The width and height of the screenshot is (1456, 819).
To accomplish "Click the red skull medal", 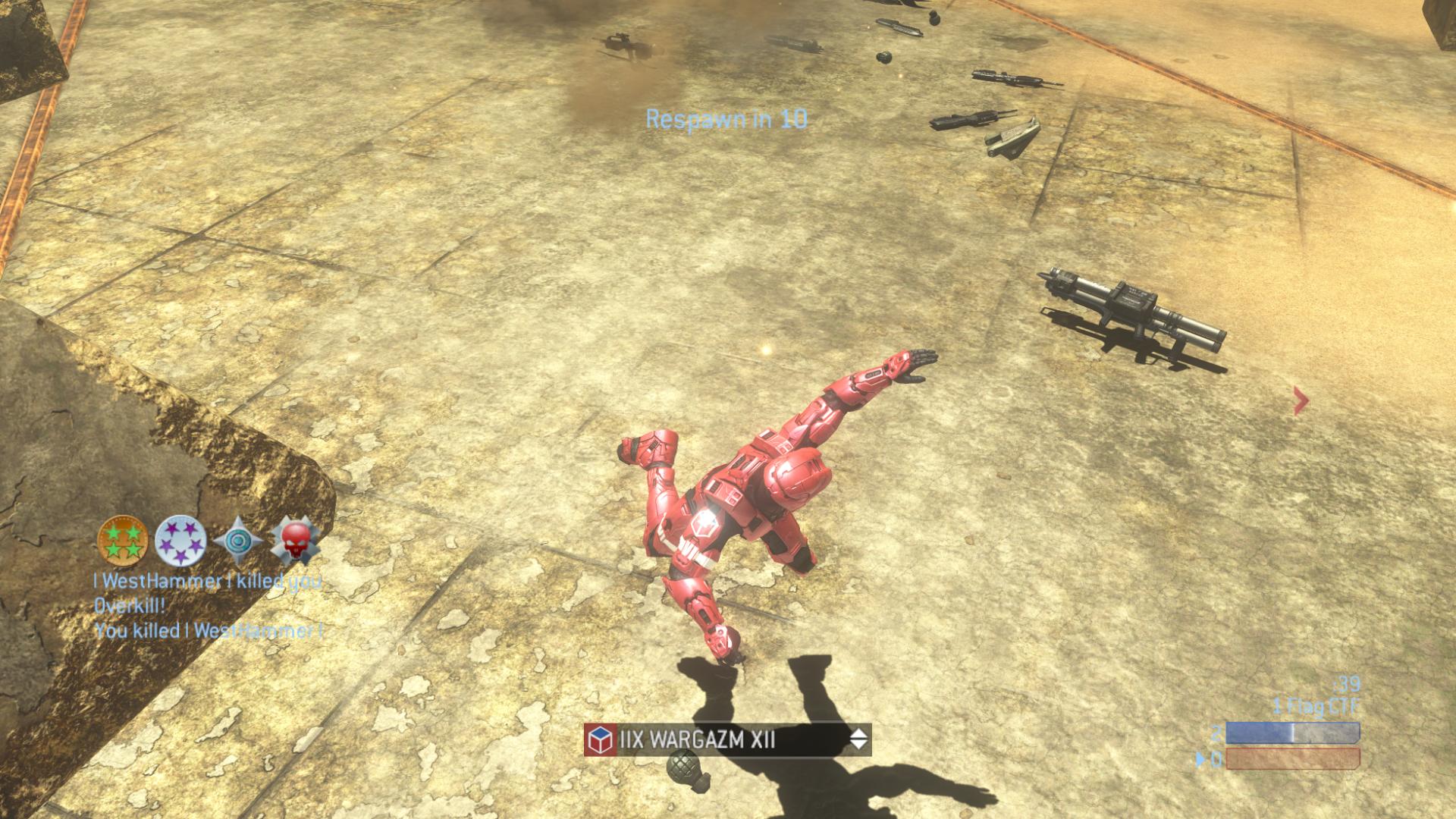I will 296,541.
